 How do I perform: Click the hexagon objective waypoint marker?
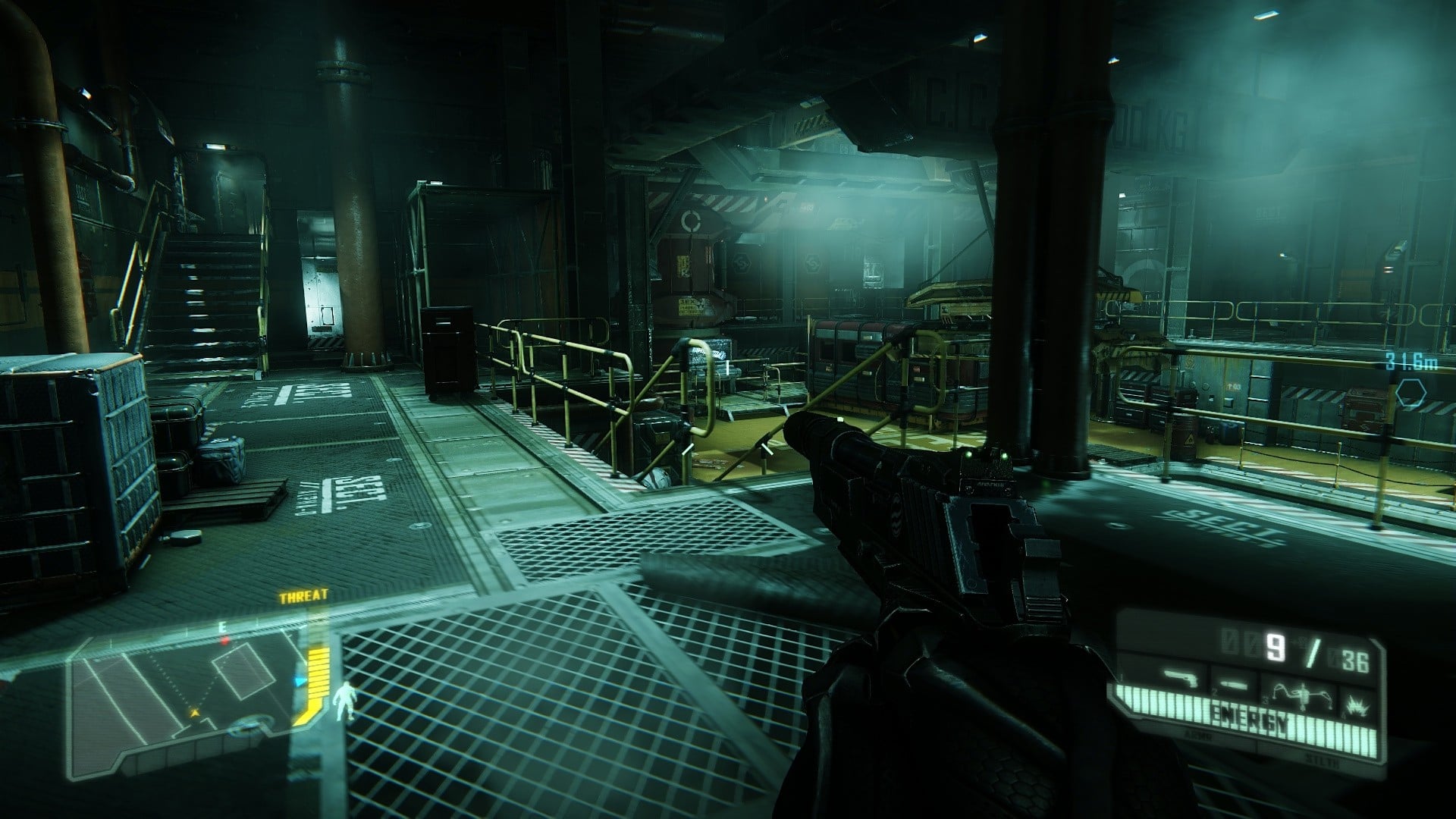point(1411,394)
